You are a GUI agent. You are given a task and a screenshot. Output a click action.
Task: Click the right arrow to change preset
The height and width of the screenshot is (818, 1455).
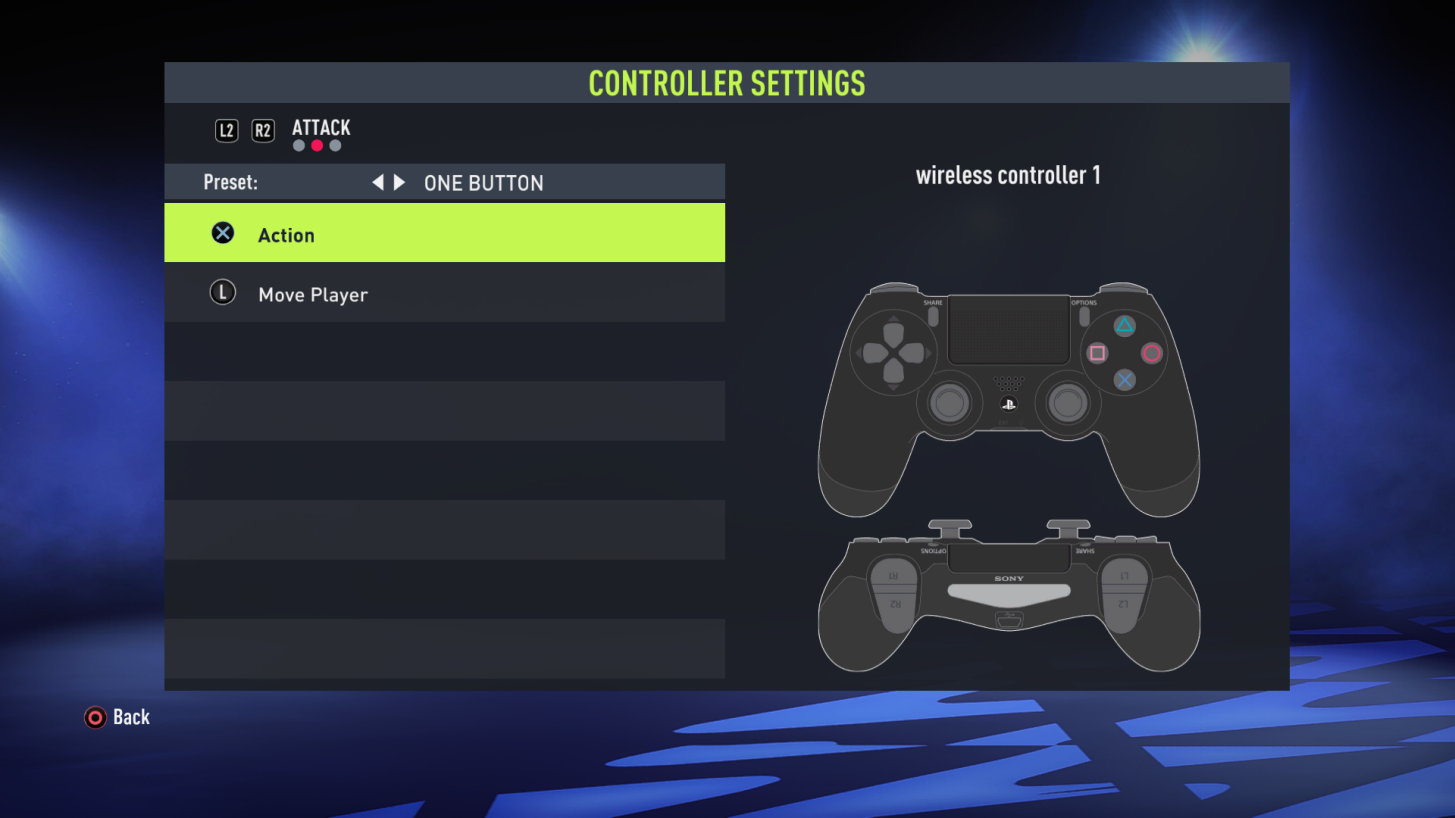399,182
